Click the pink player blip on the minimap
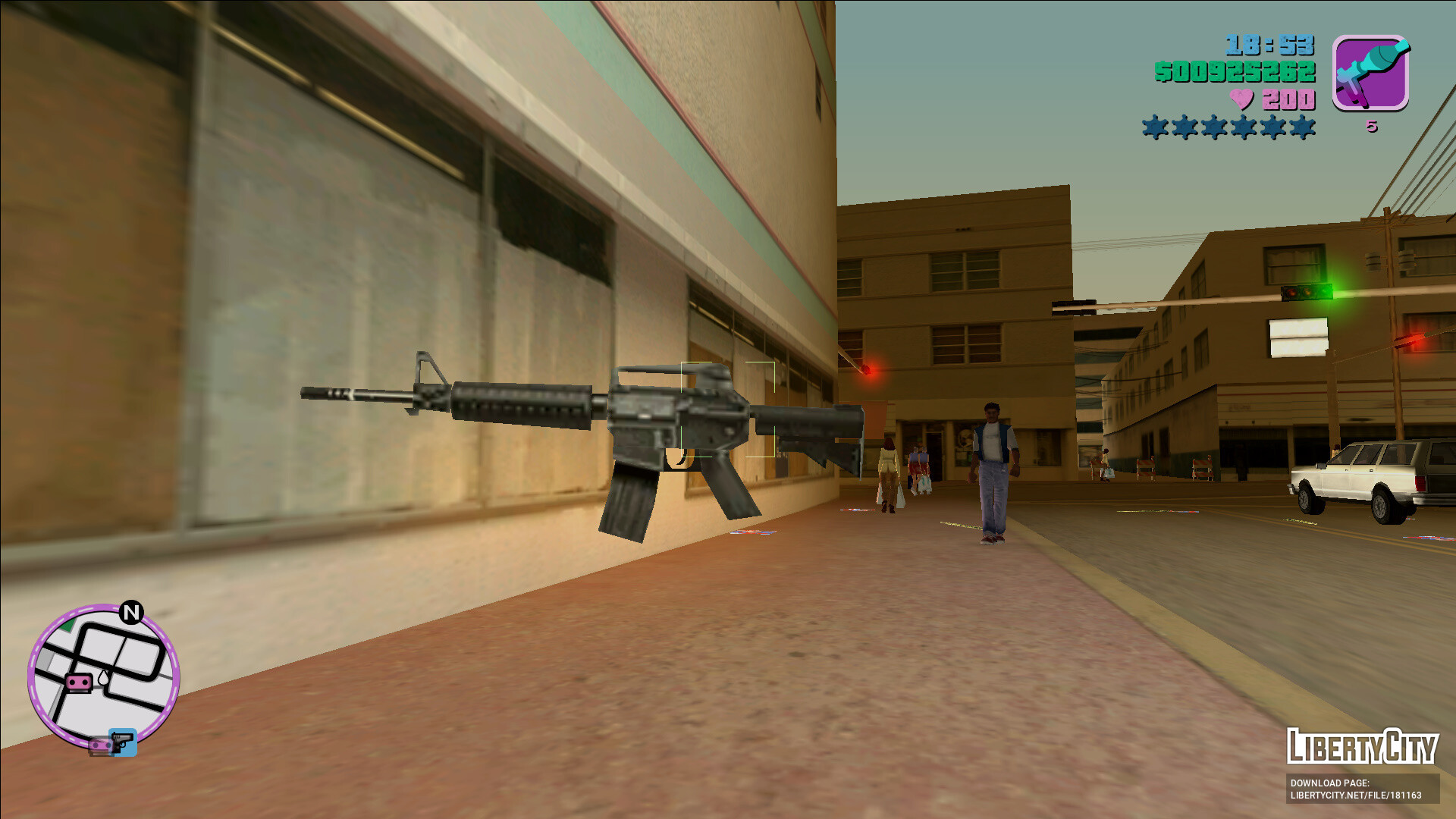 click(78, 682)
